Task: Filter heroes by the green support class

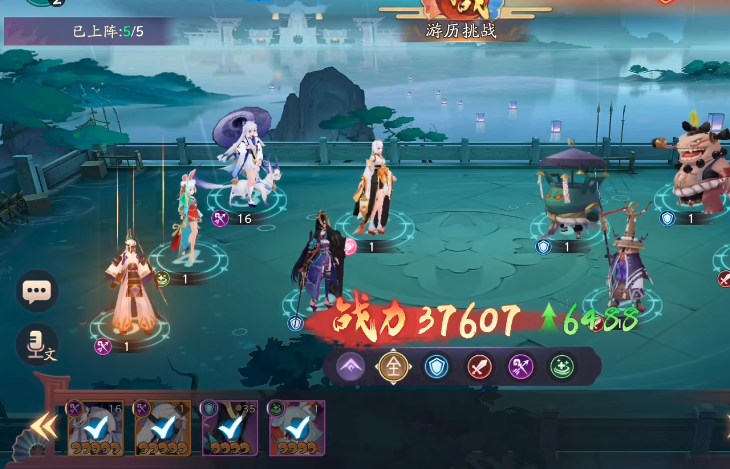Action: [x=562, y=367]
